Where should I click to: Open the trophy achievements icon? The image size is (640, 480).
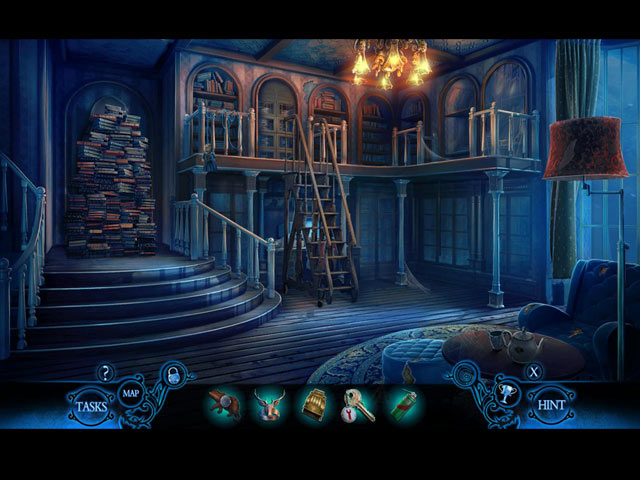pyautogui.click(x=506, y=394)
